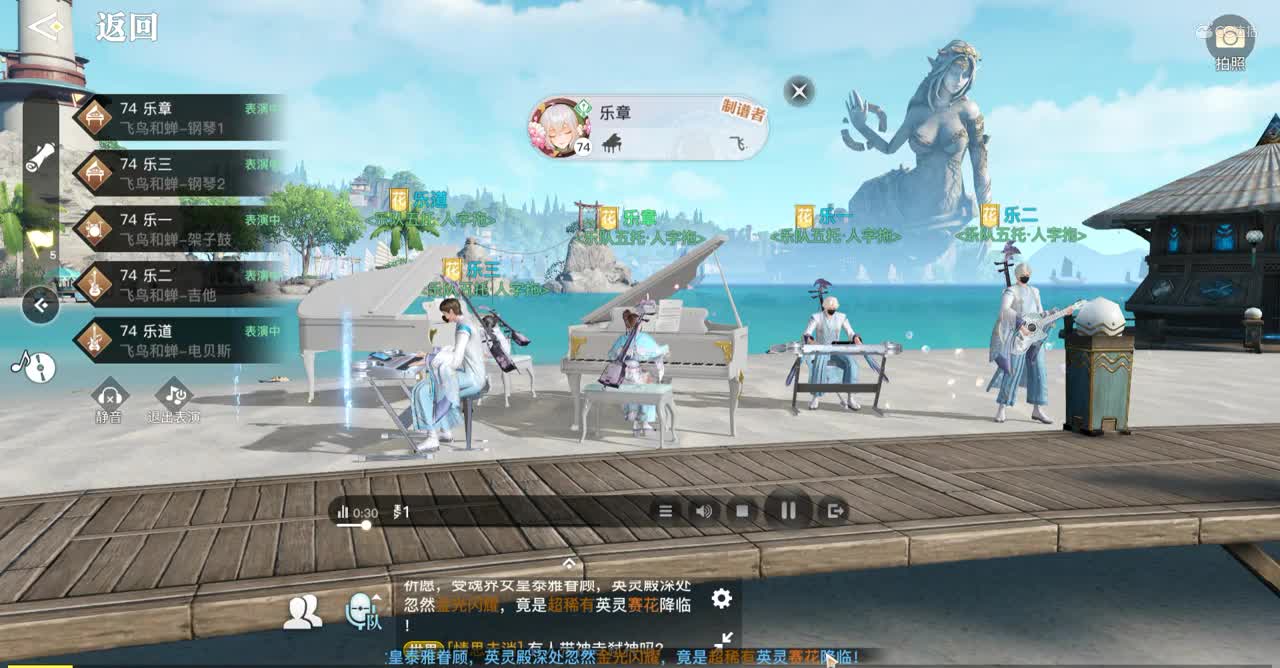Screen dimensions: 1280x668
Task: Open the music note disc icon
Action: [x=34, y=366]
